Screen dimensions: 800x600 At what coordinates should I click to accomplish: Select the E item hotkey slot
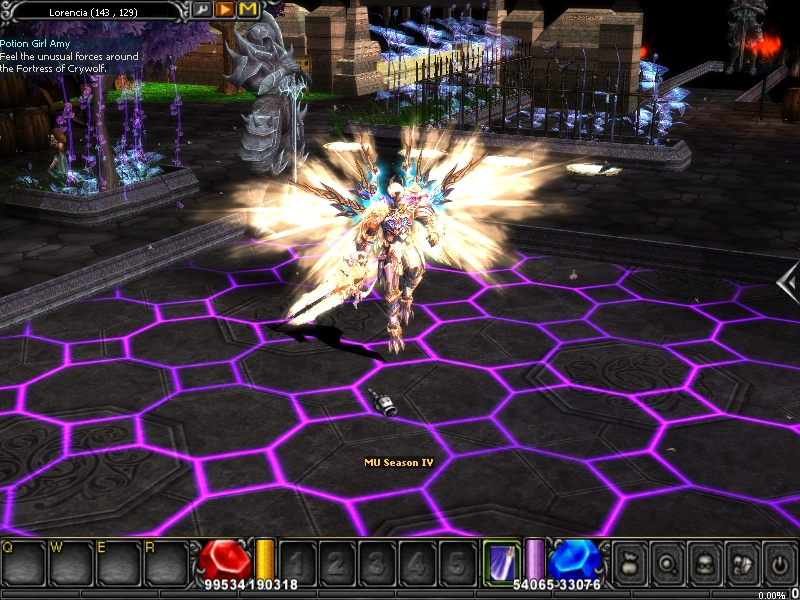(x=118, y=564)
